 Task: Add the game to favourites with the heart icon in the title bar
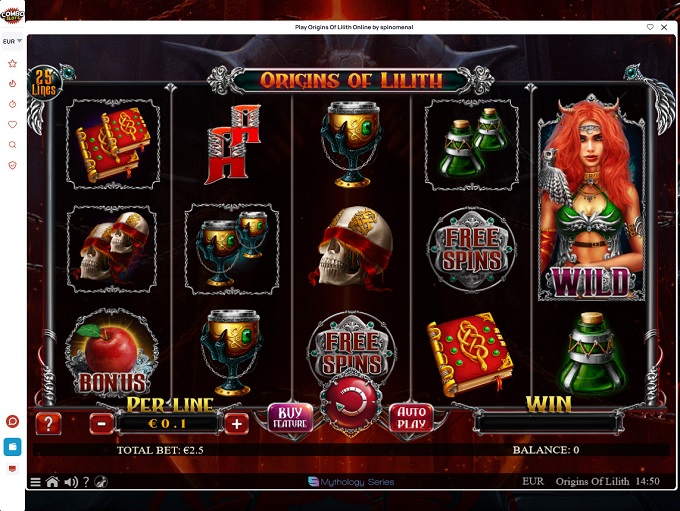(650, 27)
